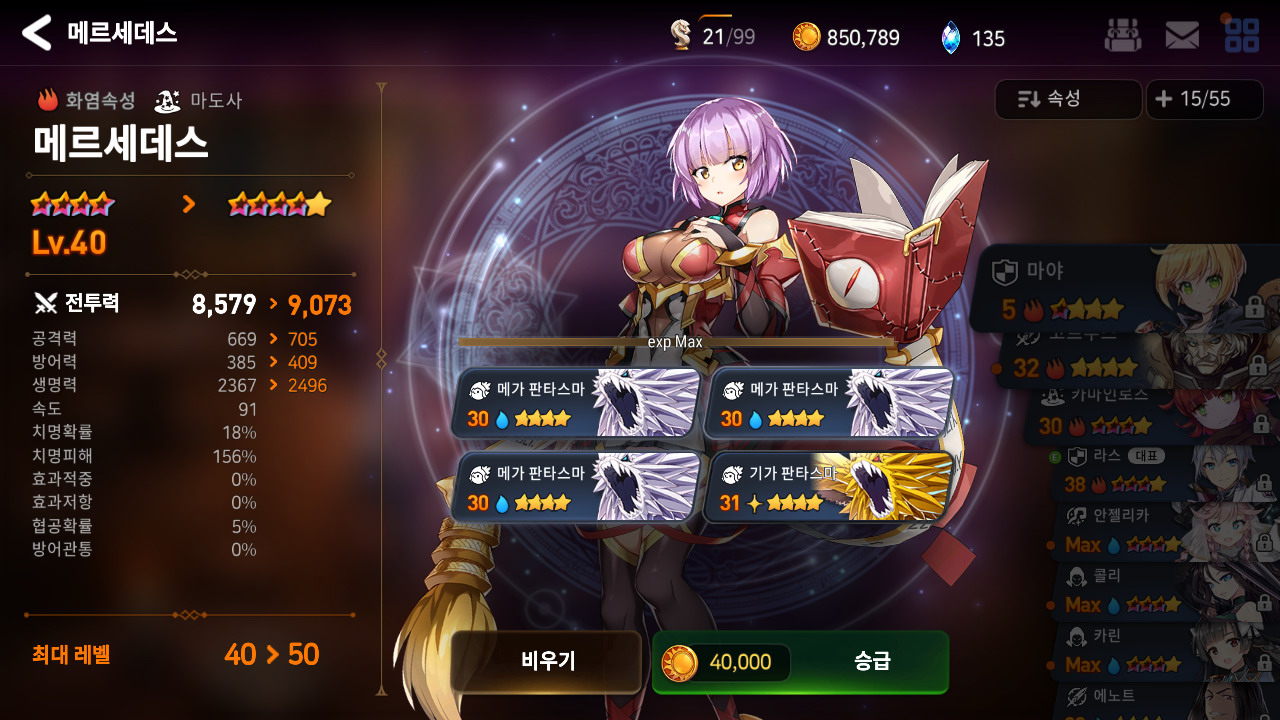Select the golden 기가 판타스마 material slot

[829, 487]
